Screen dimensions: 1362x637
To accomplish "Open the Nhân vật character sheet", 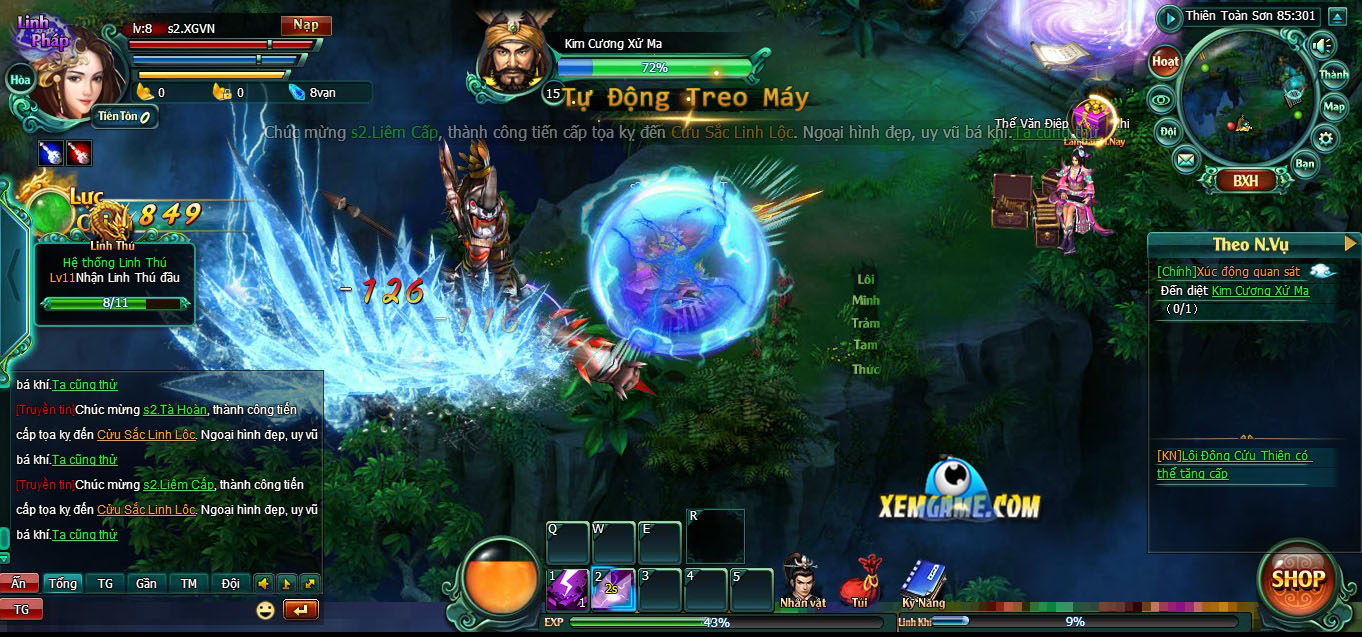I will tap(803, 581).
